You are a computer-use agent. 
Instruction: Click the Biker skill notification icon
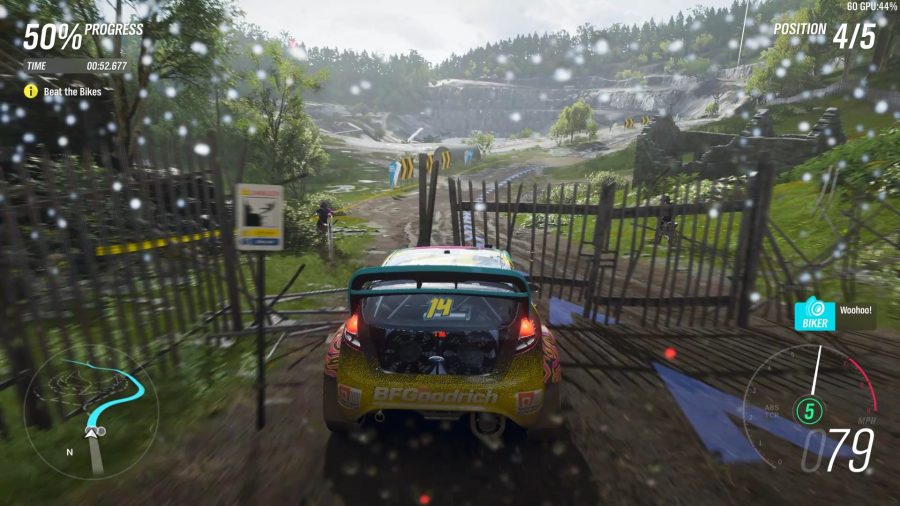pos(814,314)
